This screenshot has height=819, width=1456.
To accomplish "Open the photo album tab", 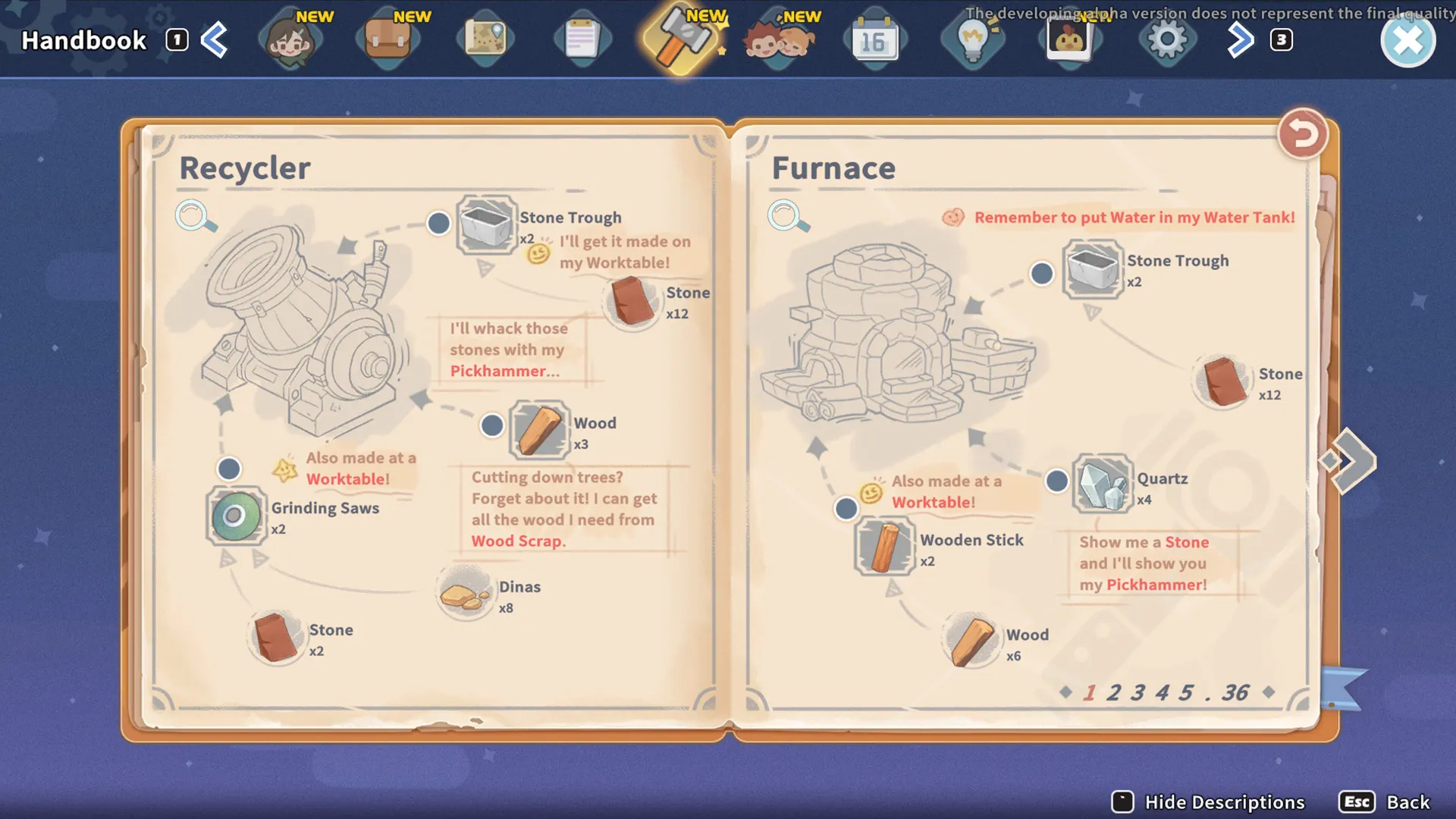I will tap(1069, 41).
